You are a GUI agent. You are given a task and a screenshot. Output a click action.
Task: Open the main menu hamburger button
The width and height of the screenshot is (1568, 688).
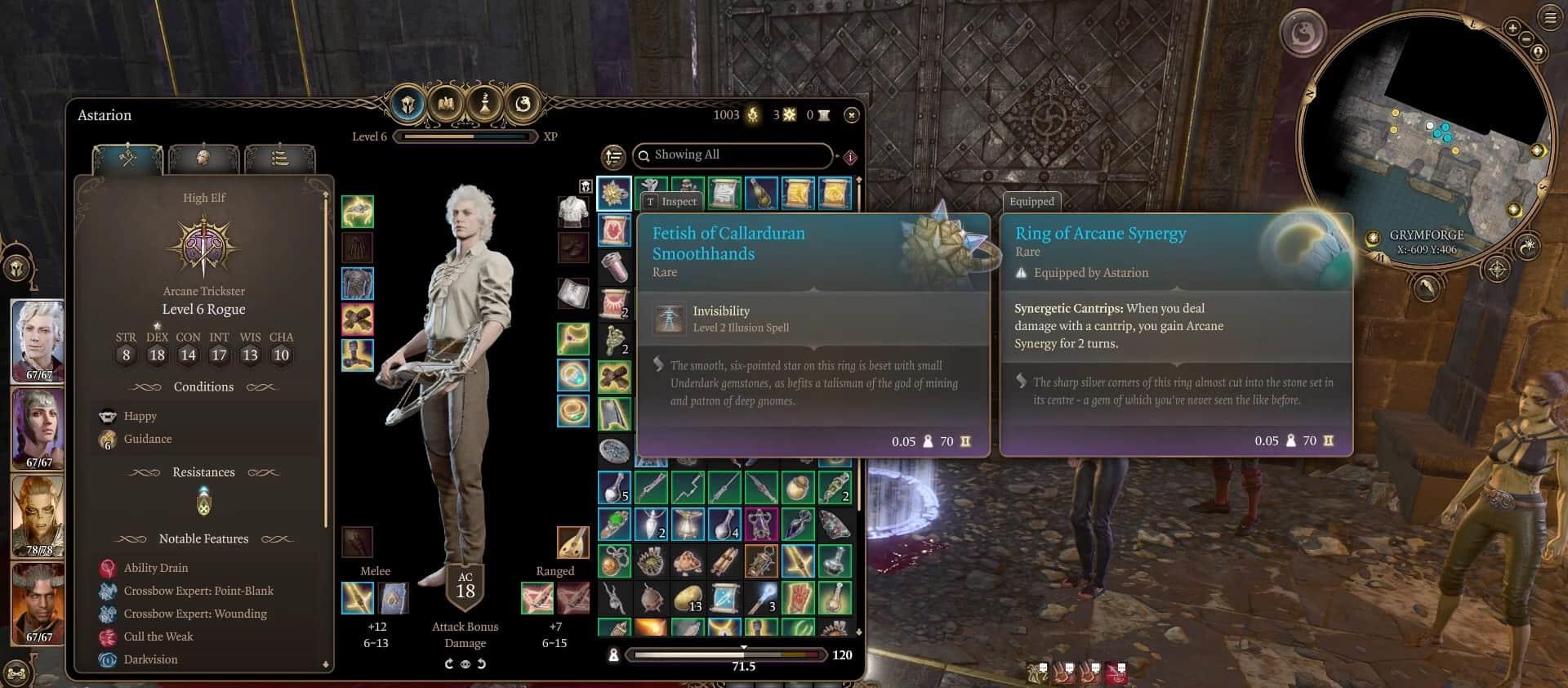[1549, 18]
